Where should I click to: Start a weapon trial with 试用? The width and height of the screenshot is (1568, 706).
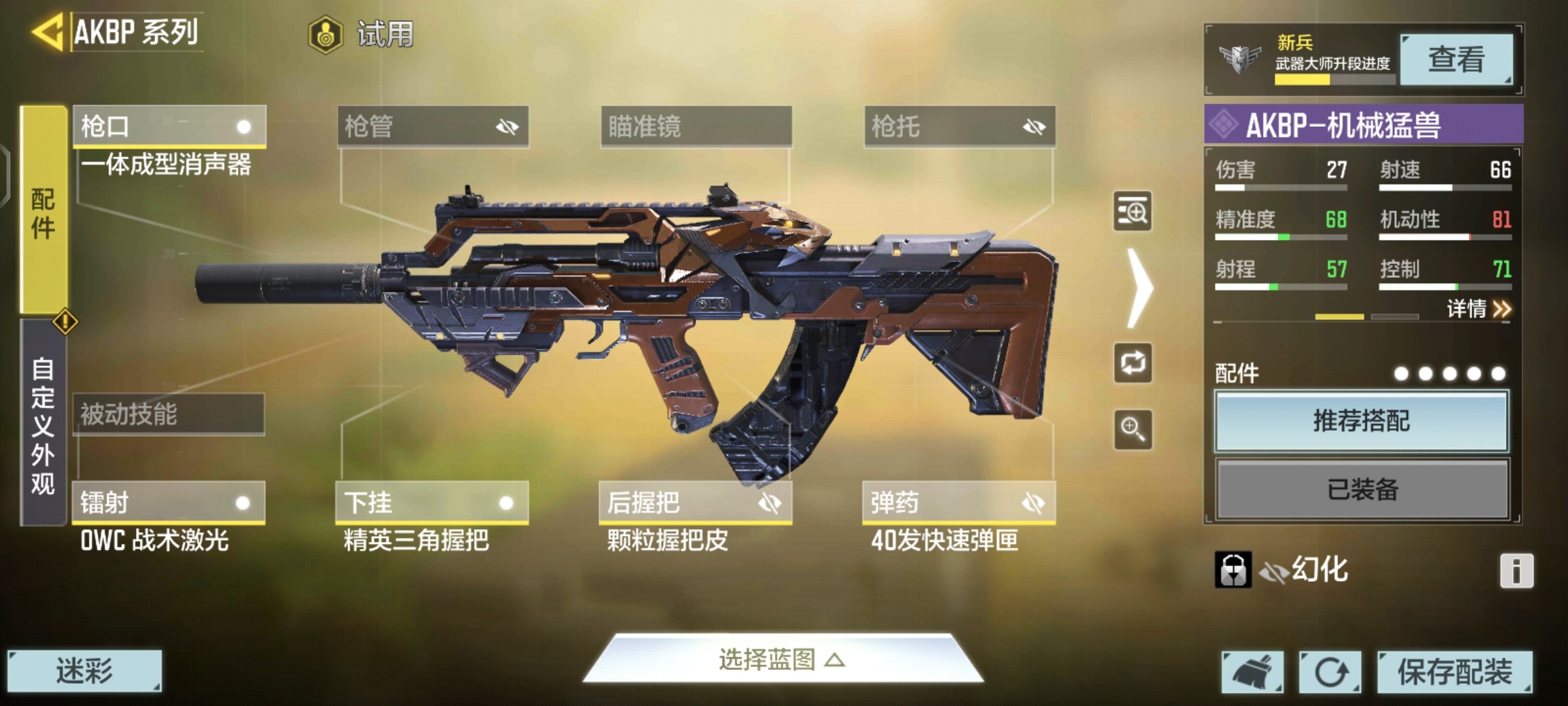point(363,34)
